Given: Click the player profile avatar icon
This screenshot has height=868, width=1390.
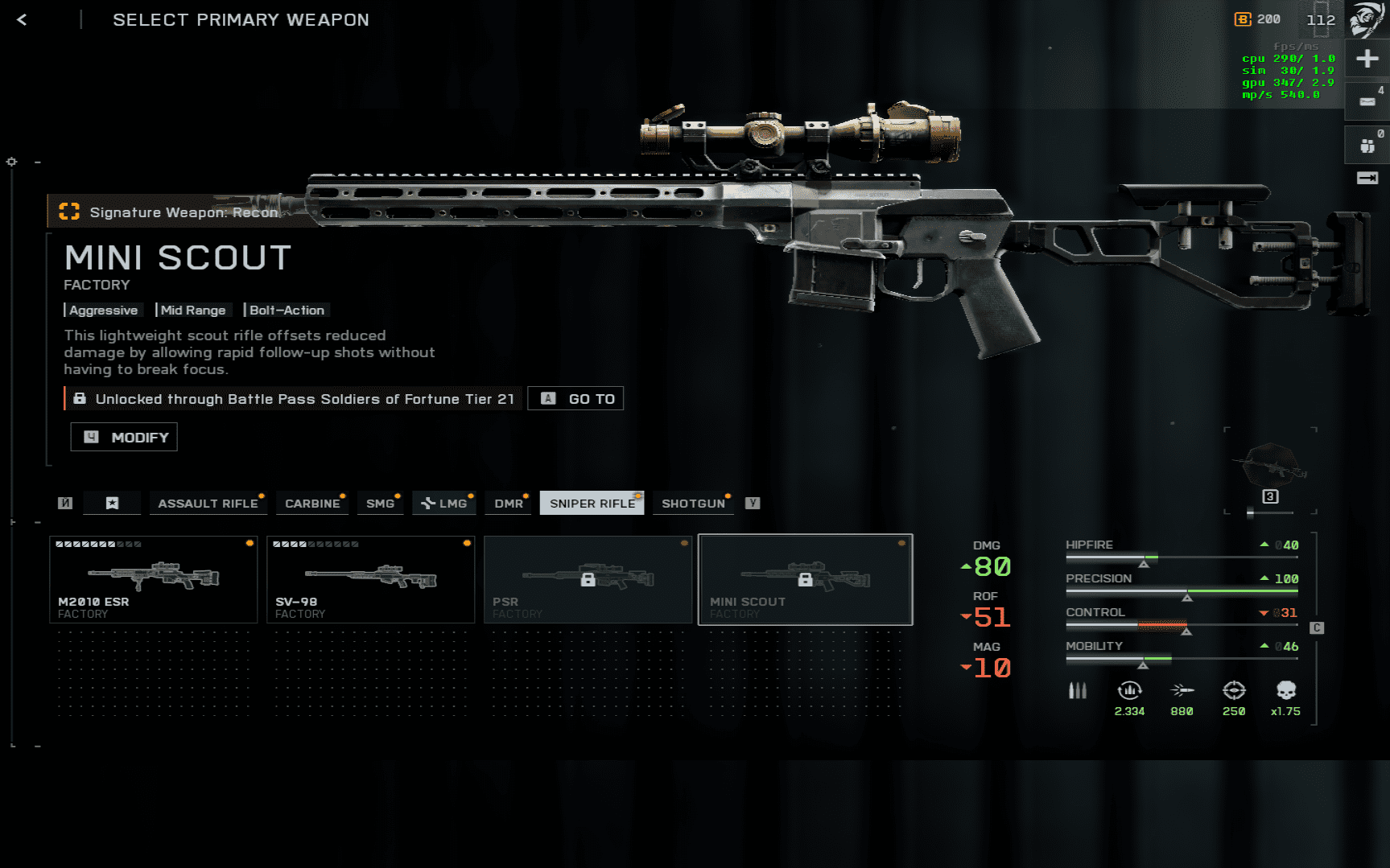Looking at the screenshot, I should pyautogui.click(x=1367, y=19).
